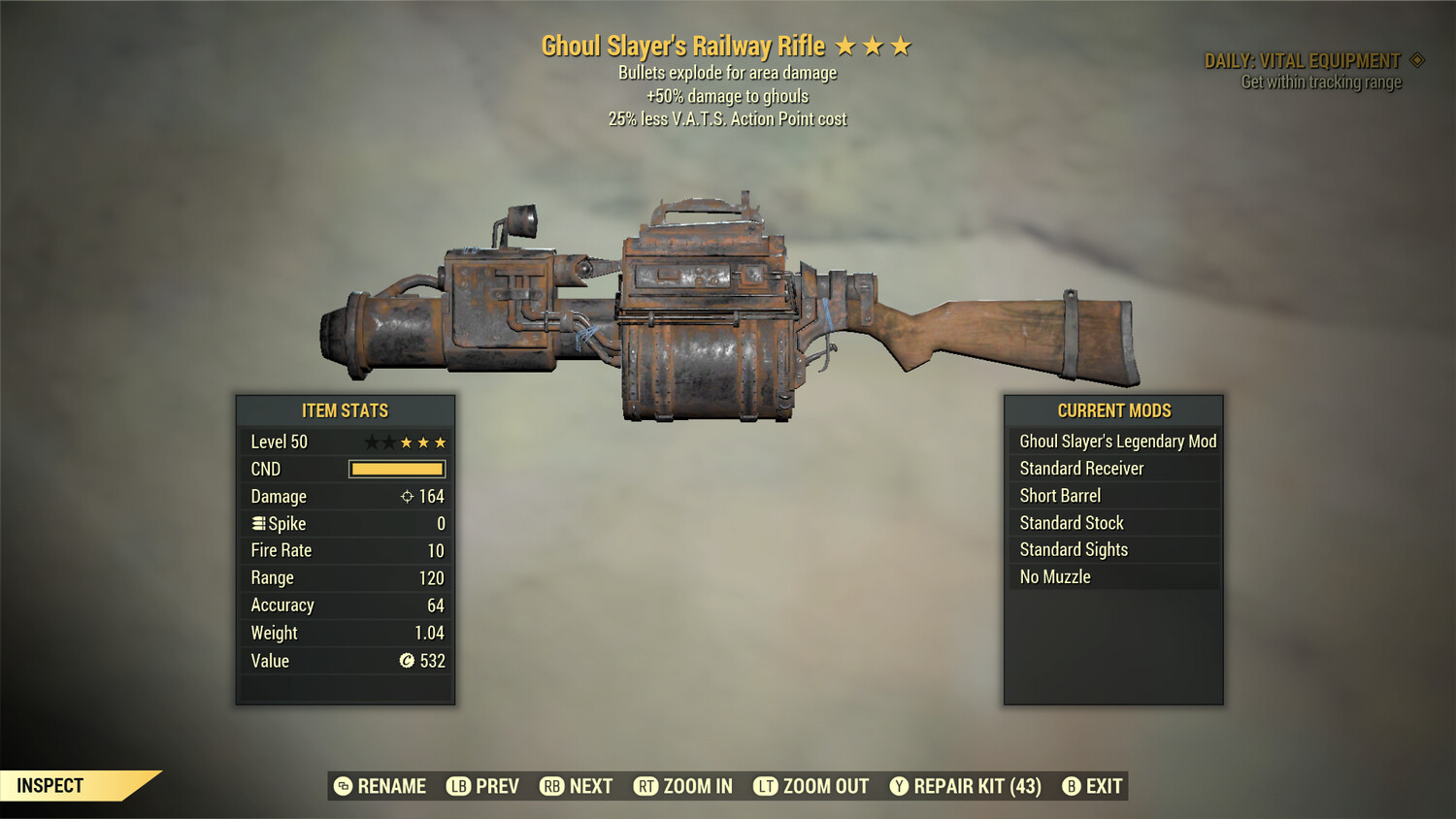Expand the Current Mods panel header

[x=1113, y=410]
